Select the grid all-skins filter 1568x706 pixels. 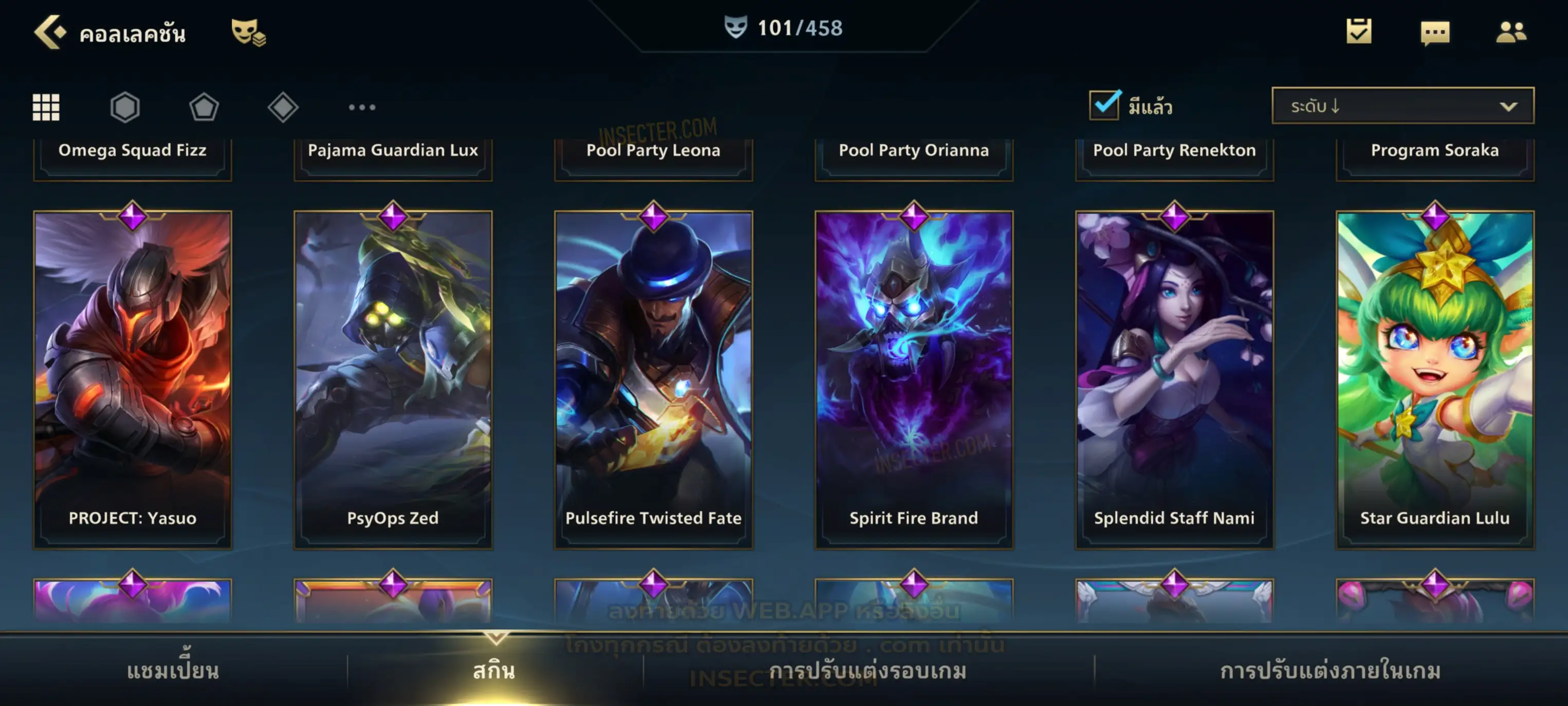point(46,107)
